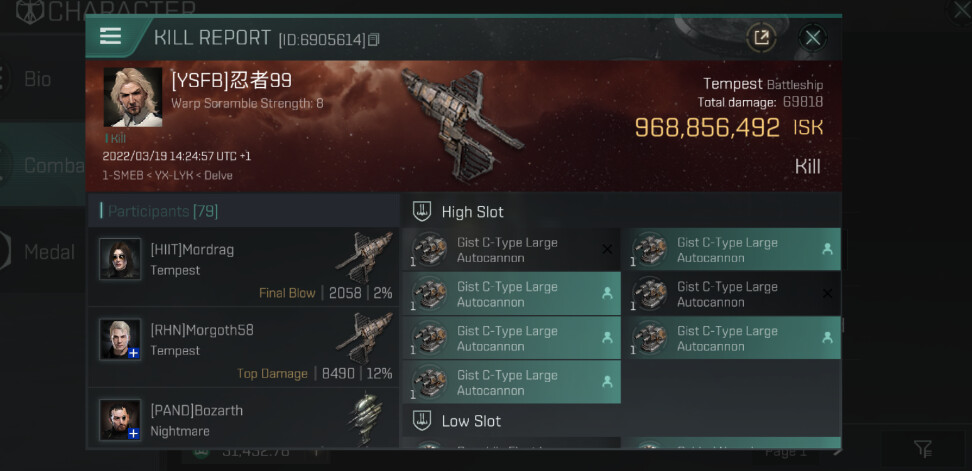972x471 pixels.
Task: Select the Bozarth Nightmare participant row
Action: pos(243,418)
